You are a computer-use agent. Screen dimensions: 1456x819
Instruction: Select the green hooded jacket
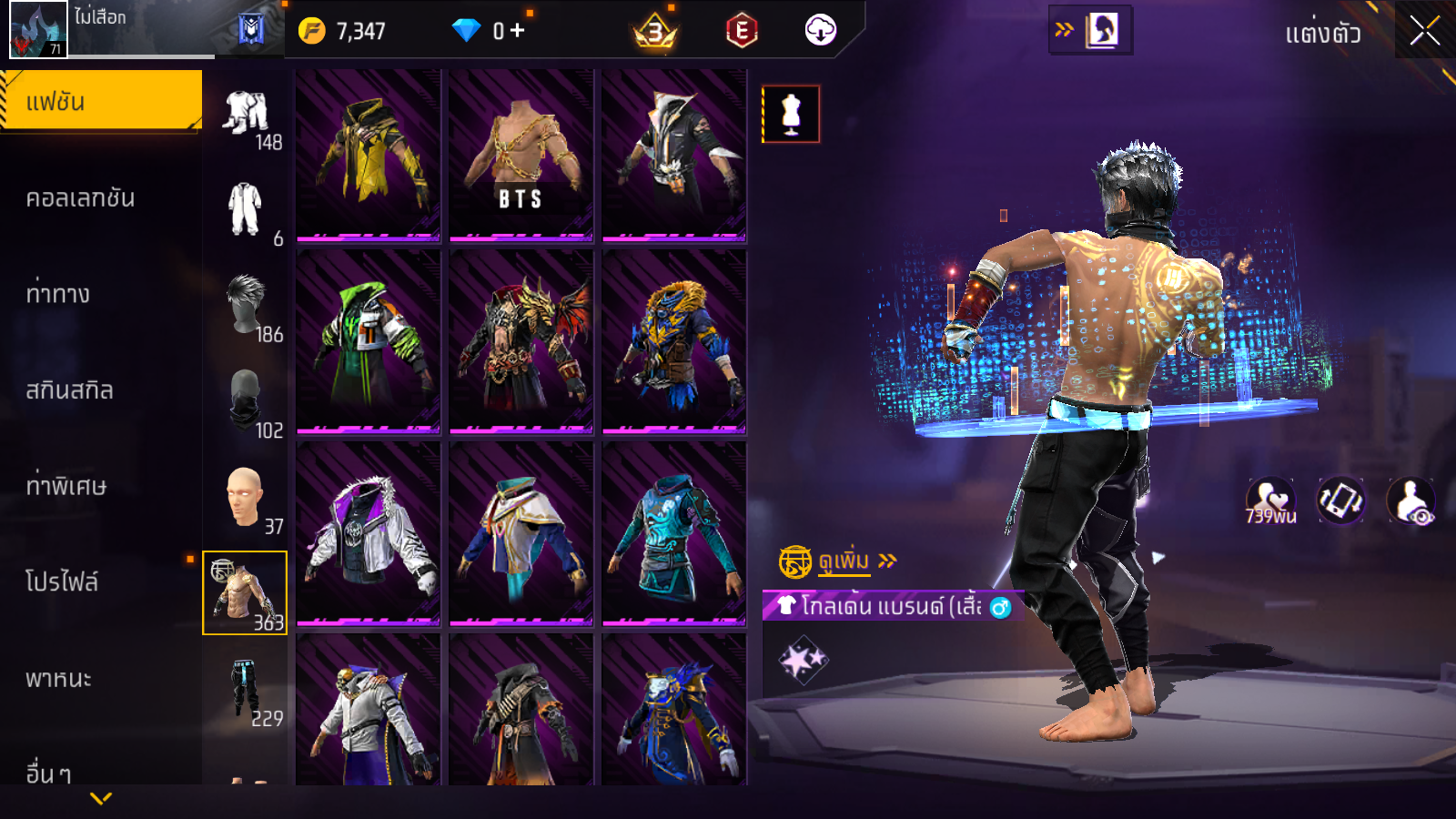pos(368,341)
